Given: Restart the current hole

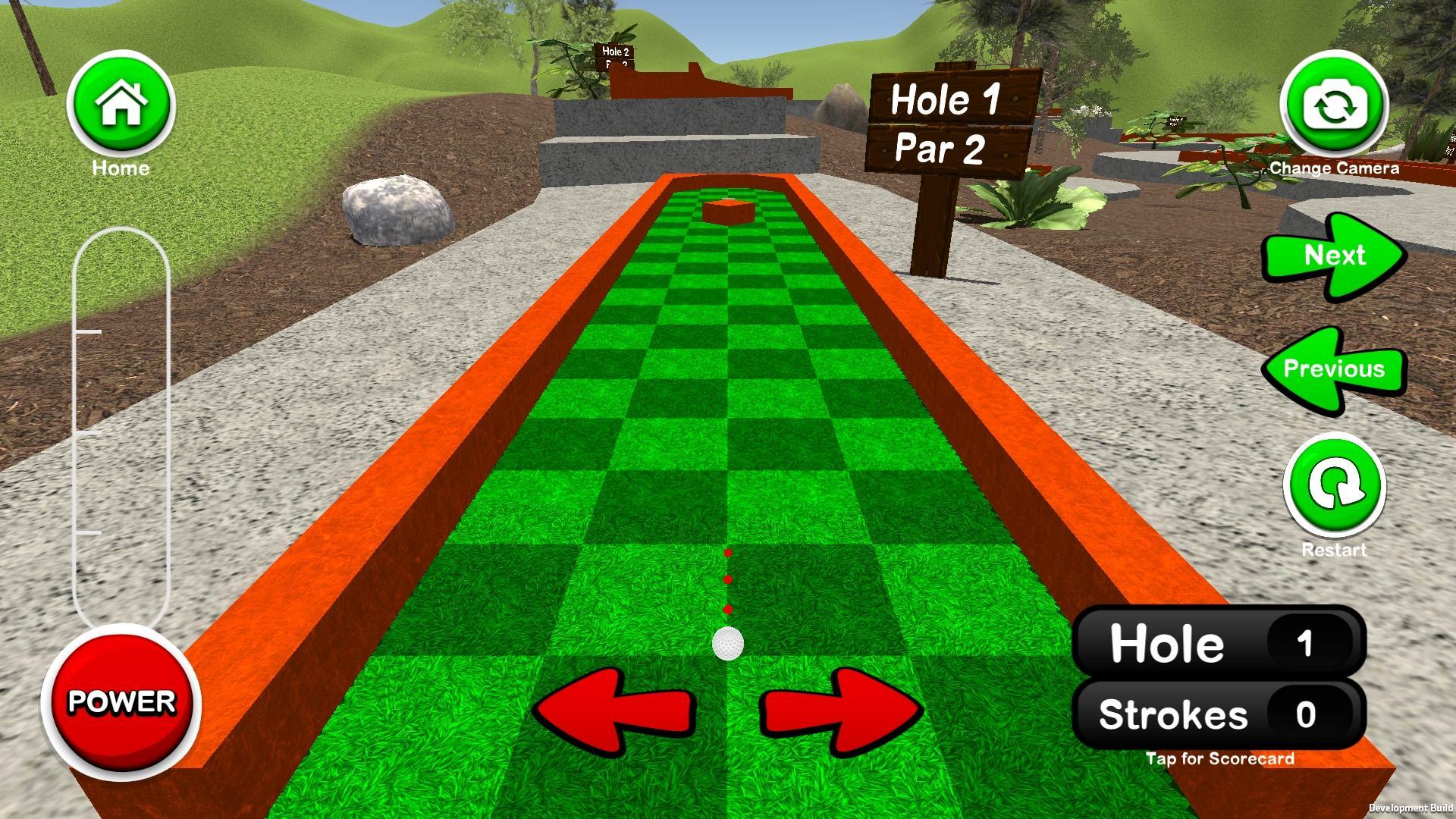Looking at the screenshot, I should pyautogui.click(x=1334, y=487).
